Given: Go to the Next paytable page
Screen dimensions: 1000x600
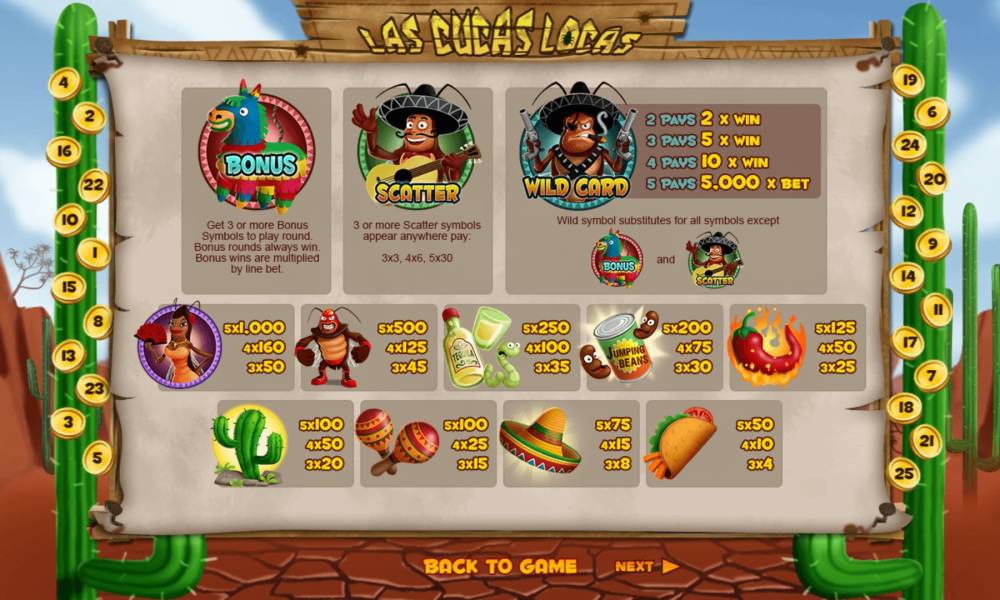Looking at the screenshot, I should [x=646, y=566].
